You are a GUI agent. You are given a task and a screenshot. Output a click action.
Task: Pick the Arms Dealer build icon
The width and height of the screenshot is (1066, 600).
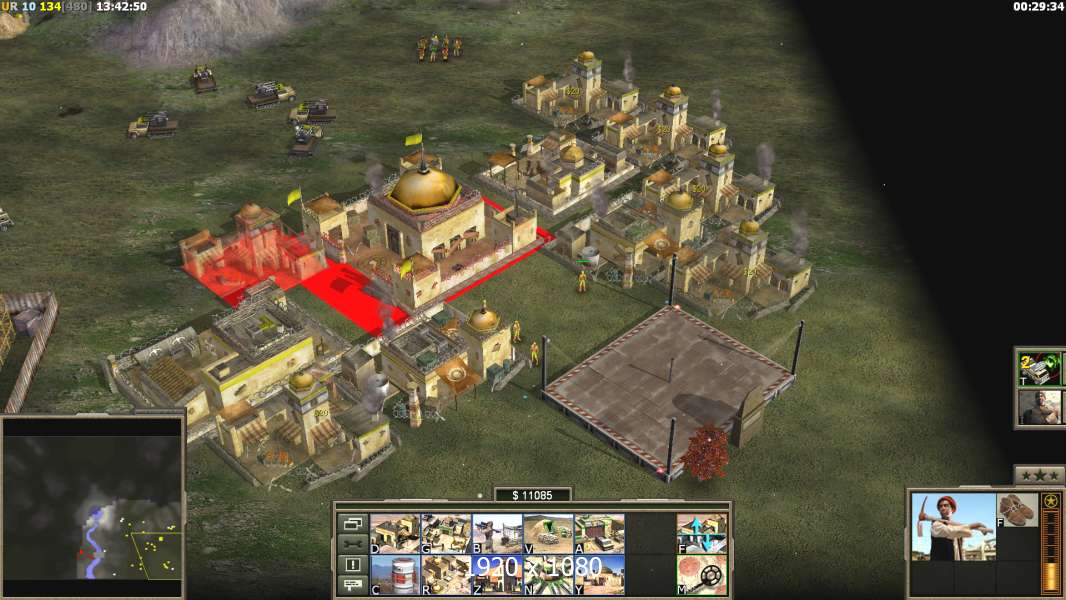(599, 534)
